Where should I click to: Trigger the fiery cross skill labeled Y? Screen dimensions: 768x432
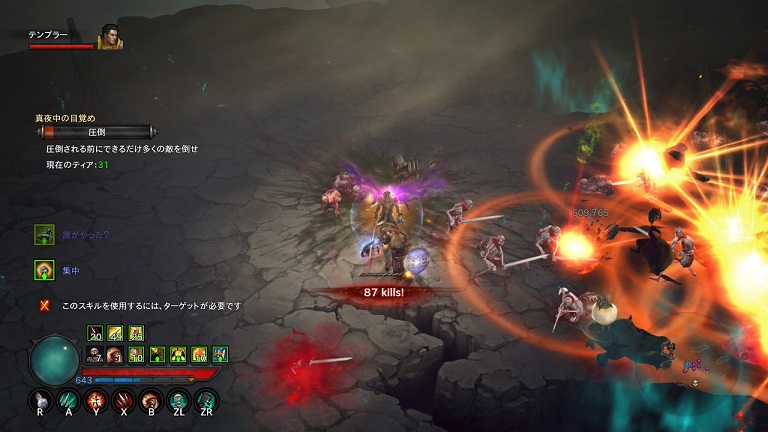point(96,401)
